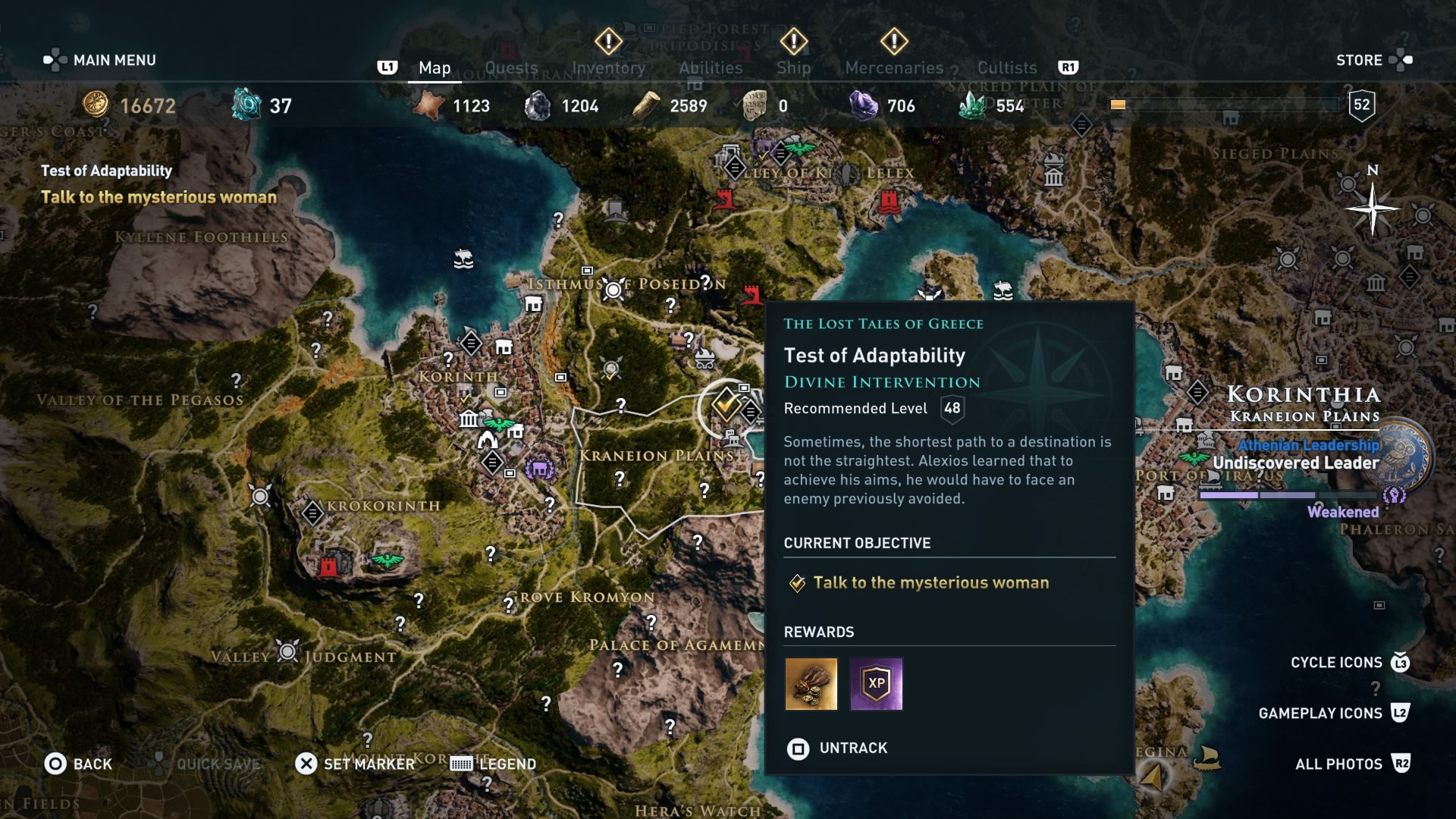Go to the Abilities tab
Screen dimensions: 1456x819
click(x=711, y=68)
